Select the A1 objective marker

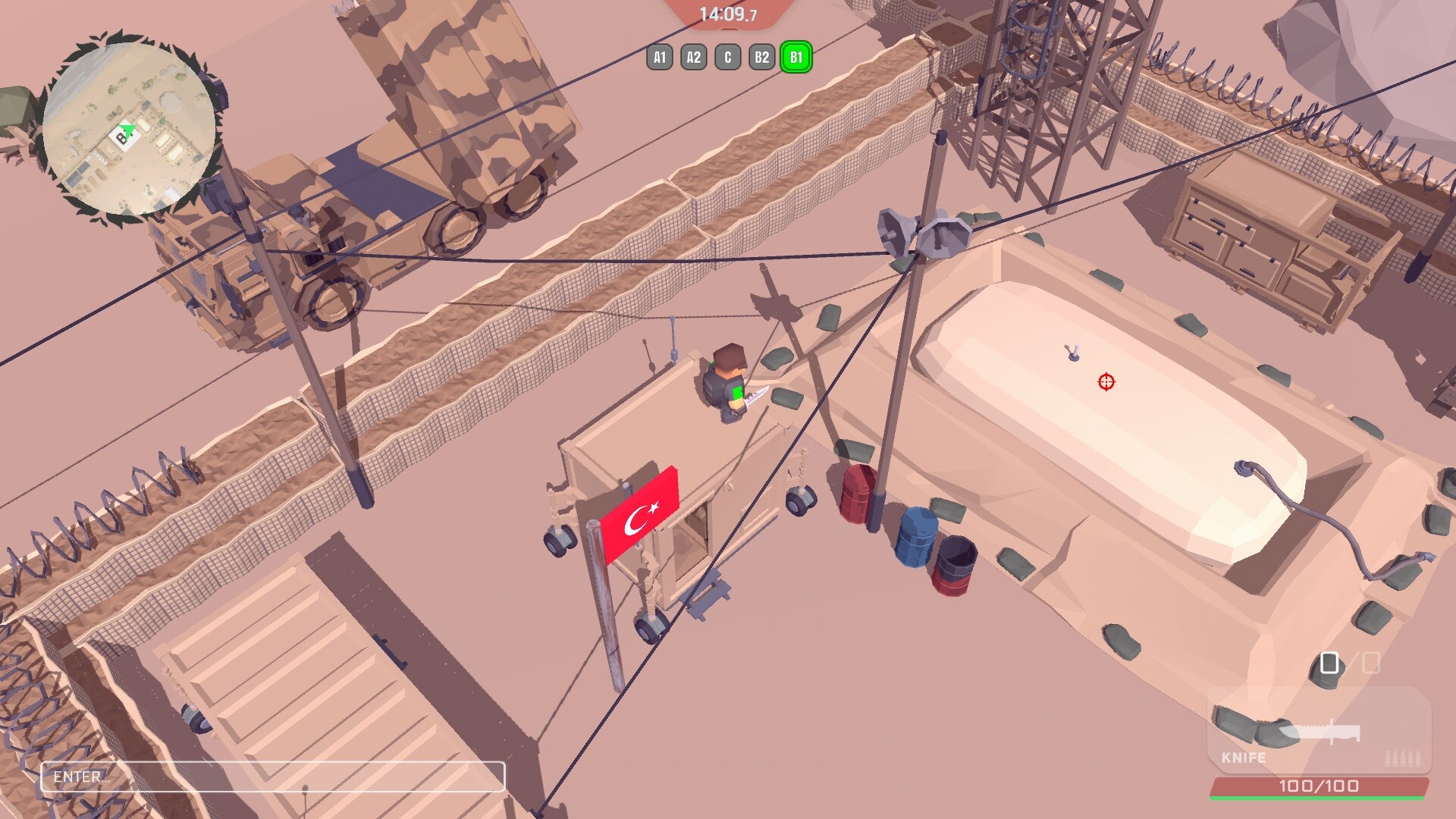tap(659, 56)
